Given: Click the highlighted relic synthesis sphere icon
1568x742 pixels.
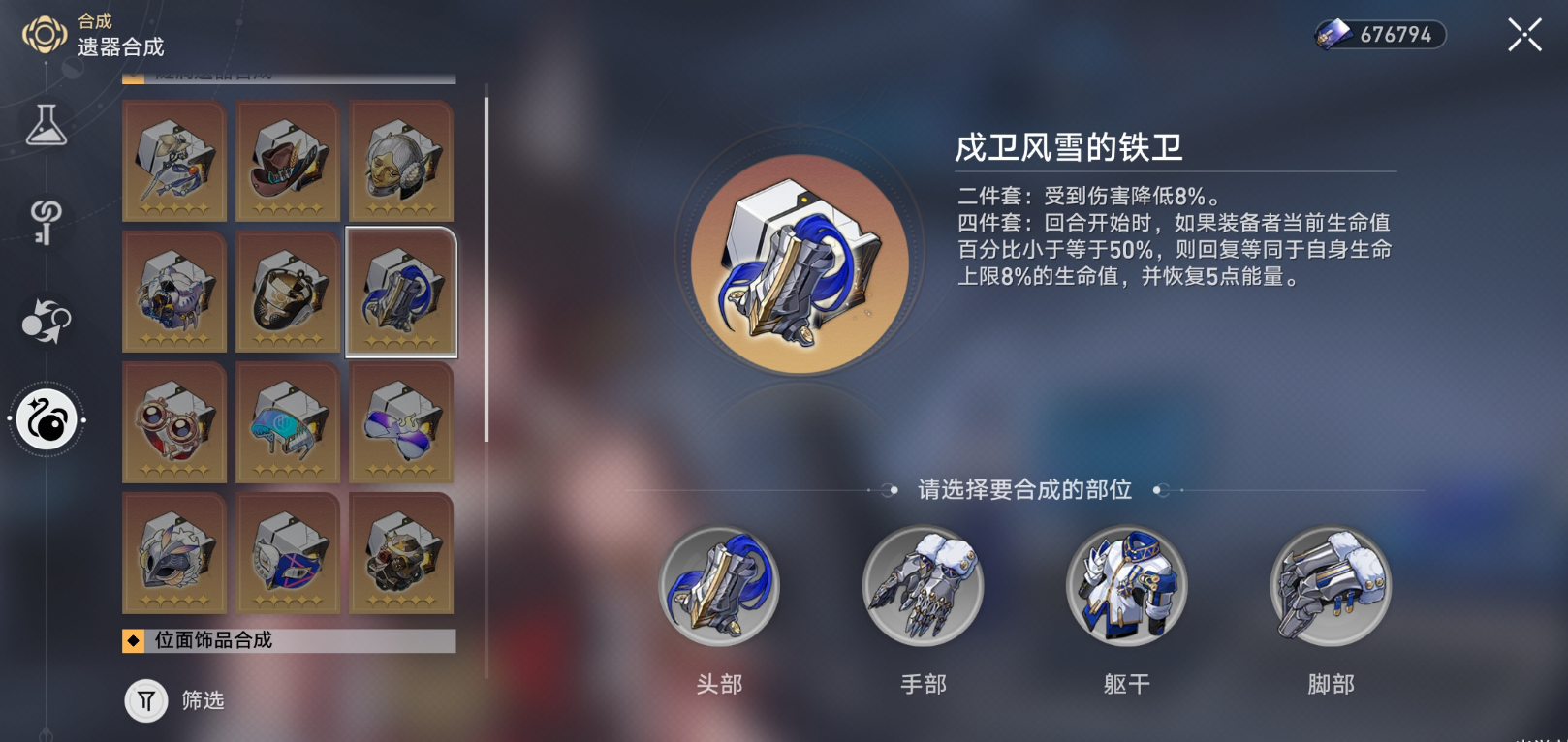Looking at the screenshot, I should pos(44,418).
